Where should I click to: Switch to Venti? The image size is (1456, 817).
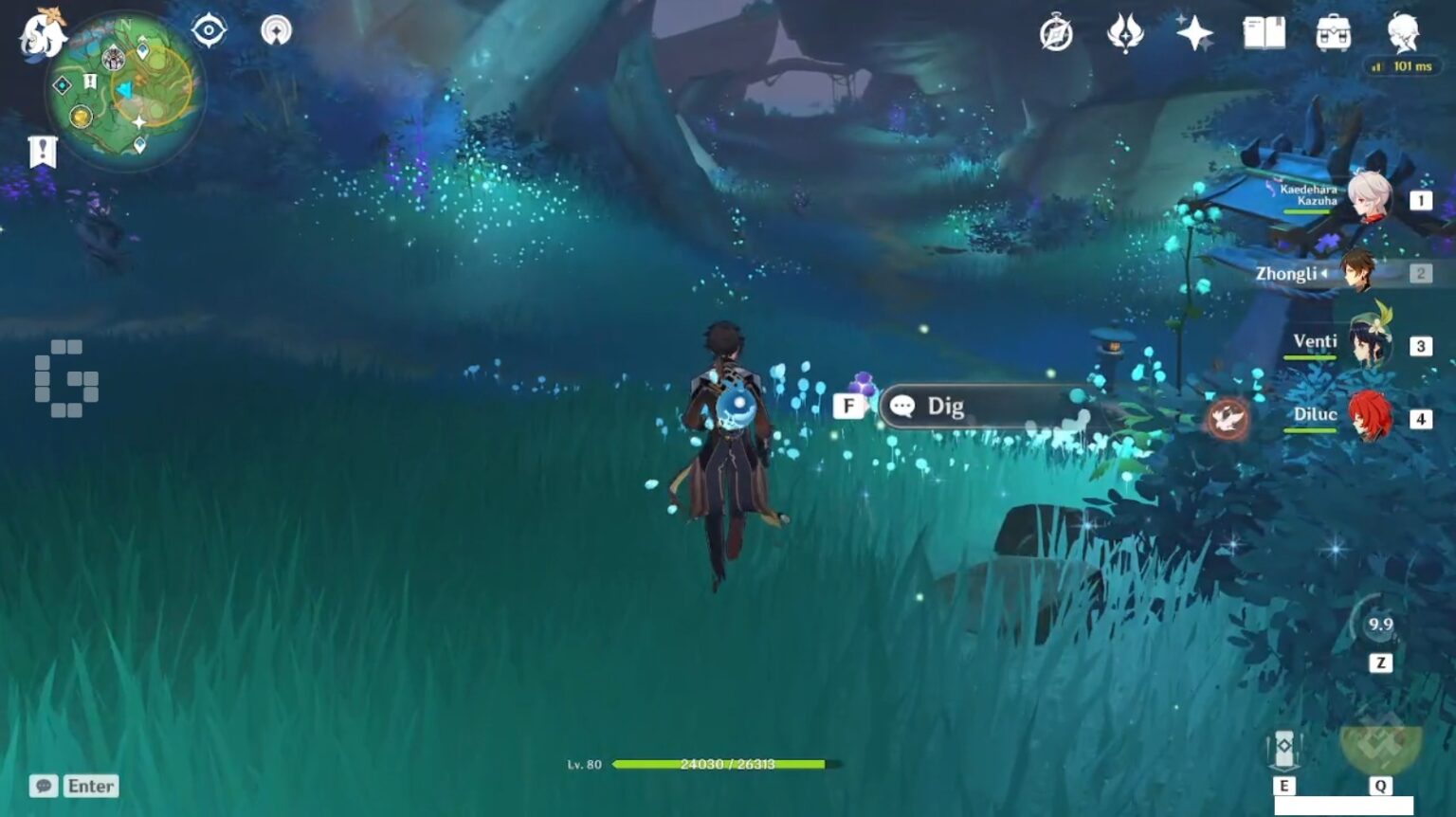(1368, 344)
